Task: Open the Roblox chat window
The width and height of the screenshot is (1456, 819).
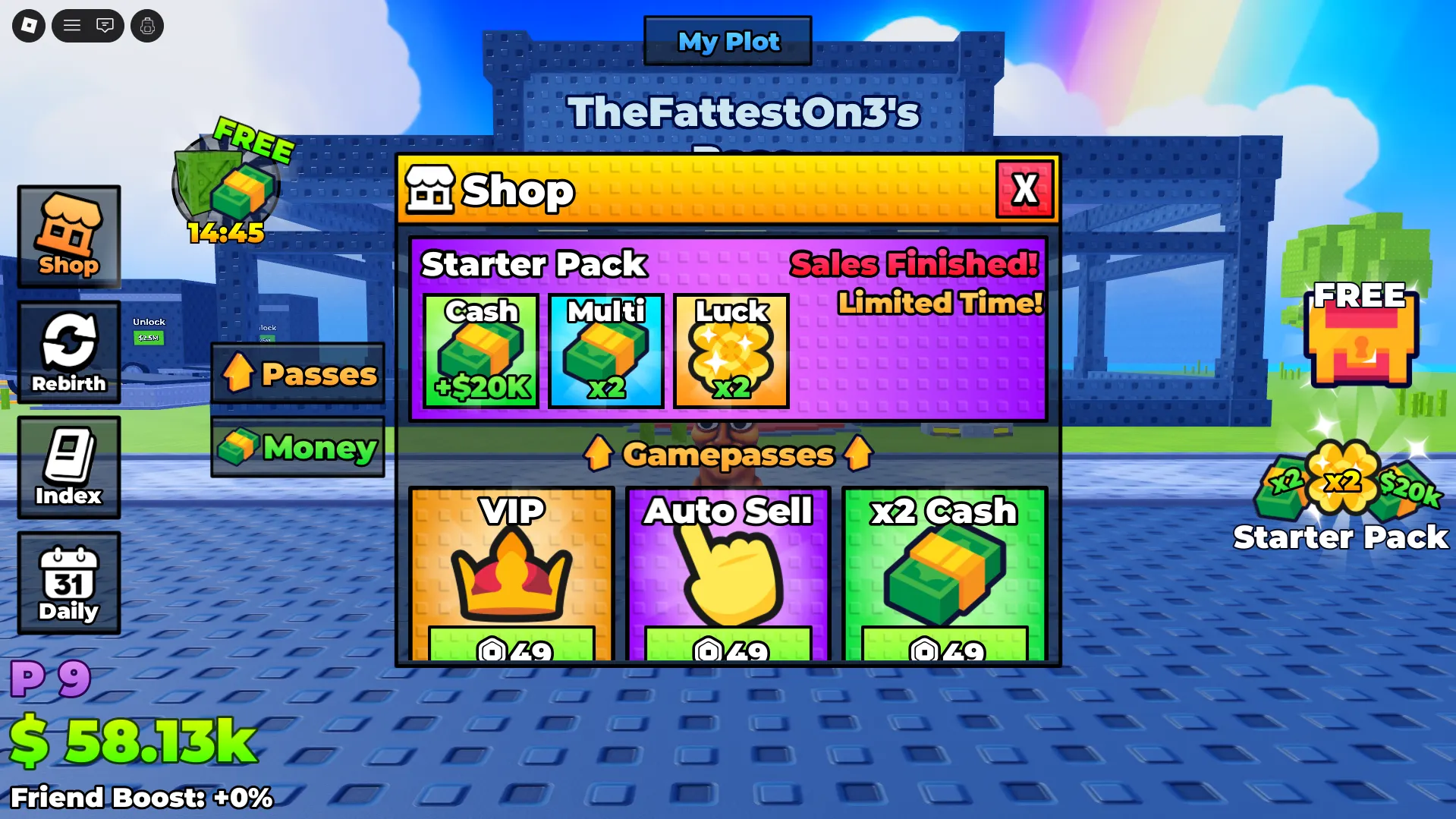Action: [105, 26]
